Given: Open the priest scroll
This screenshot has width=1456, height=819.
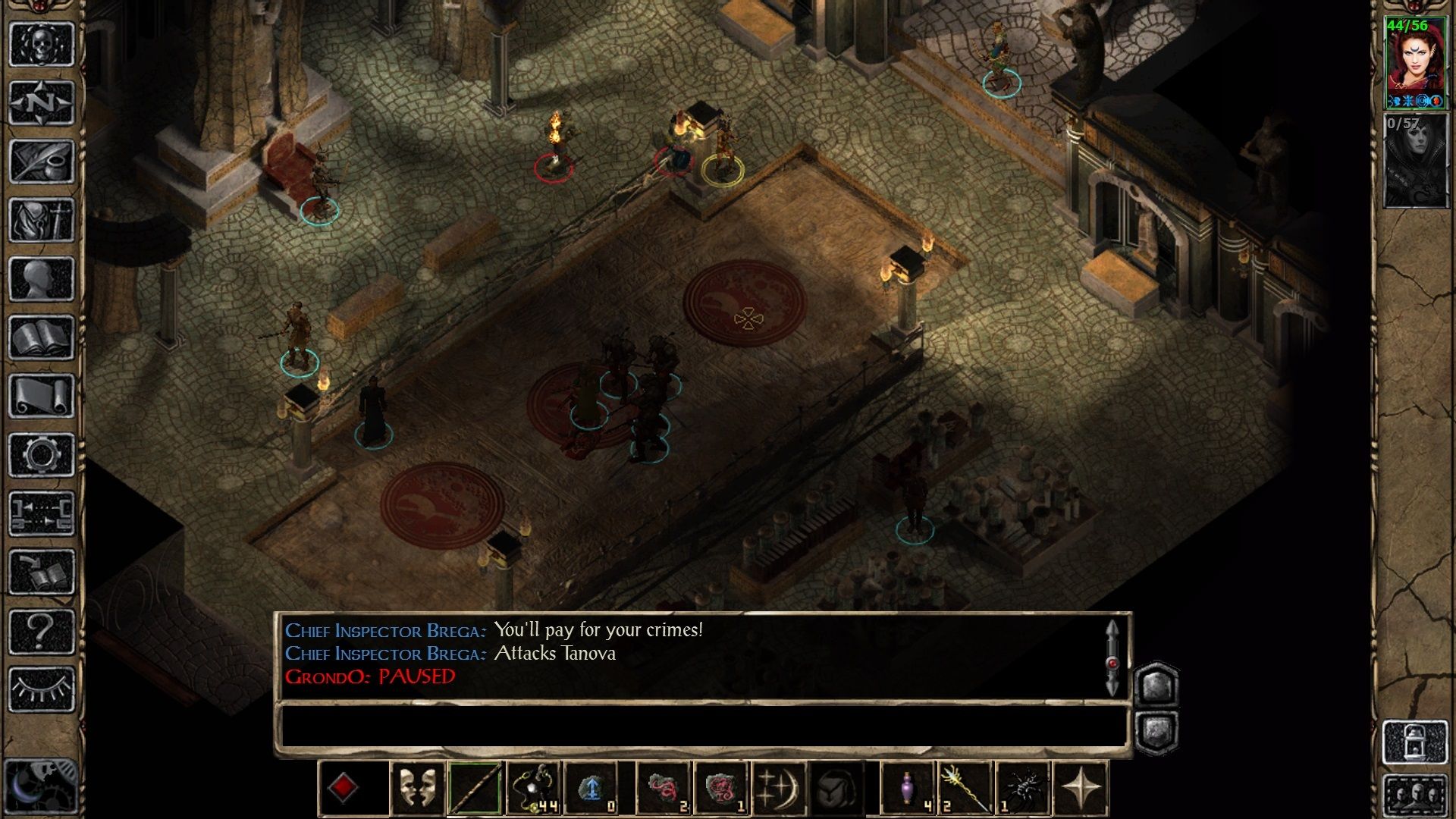Looking at the screenshot, I should (42, 396).
